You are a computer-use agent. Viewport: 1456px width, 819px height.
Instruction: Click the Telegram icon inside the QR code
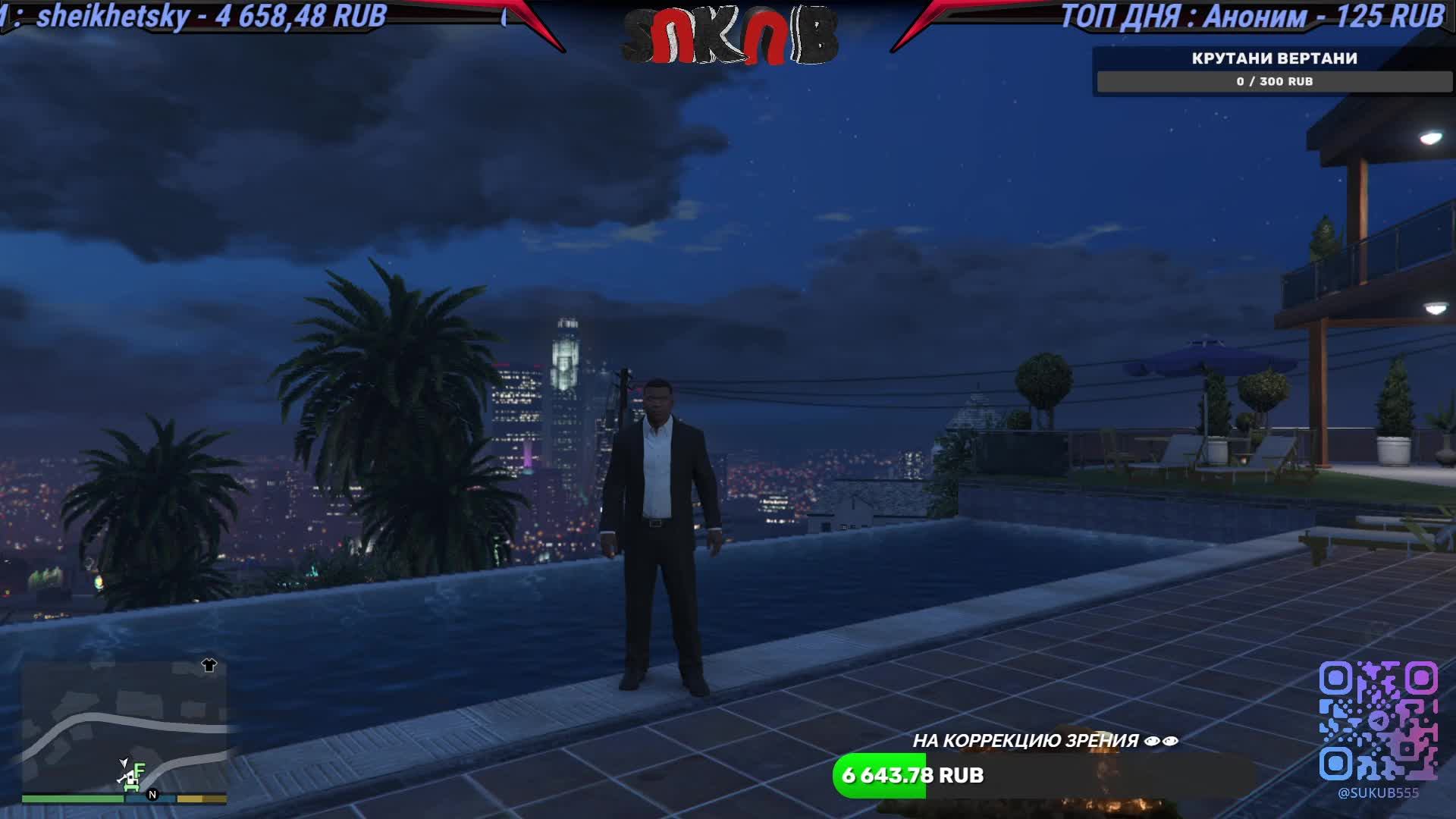pyautogui.click(x=1379, y=720)
